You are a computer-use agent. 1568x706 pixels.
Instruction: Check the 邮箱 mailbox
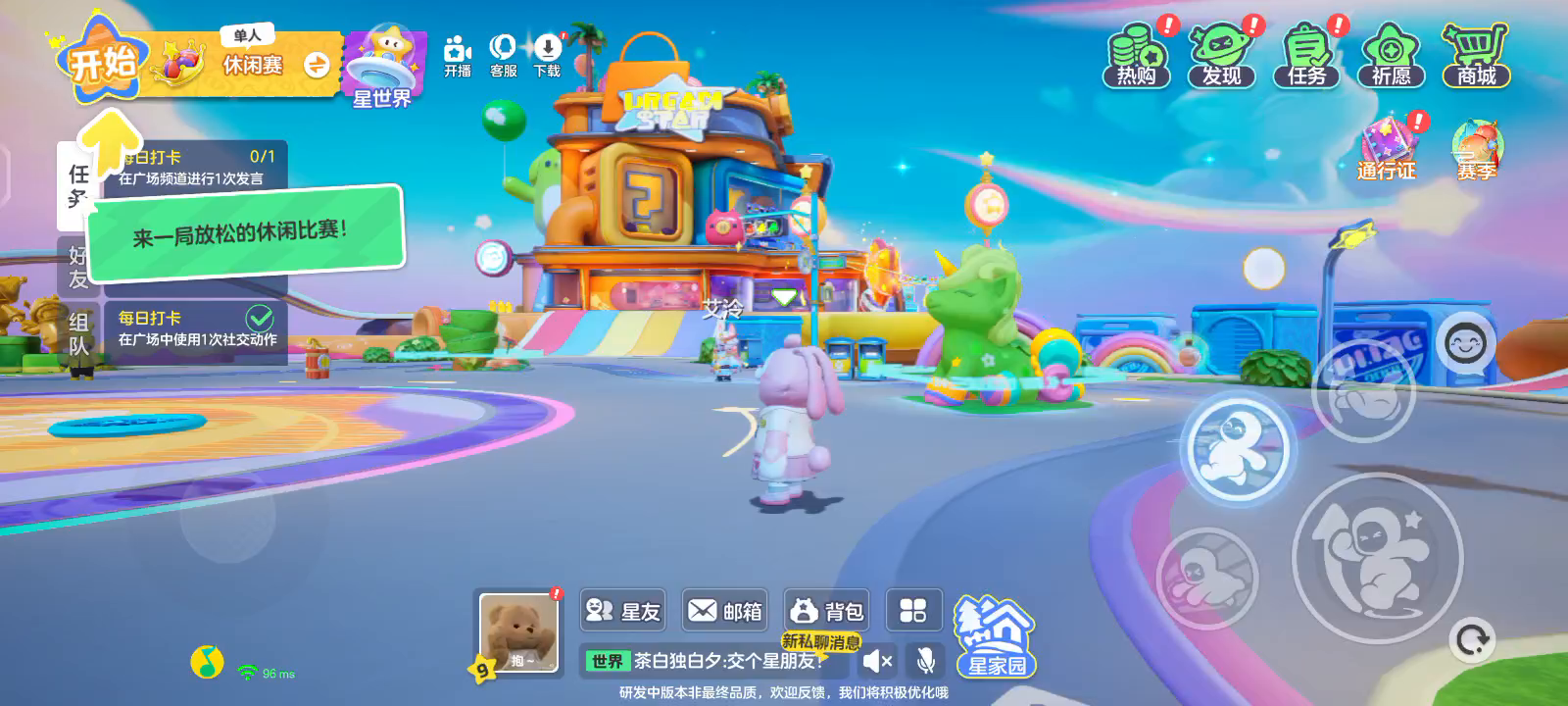click(725, 611)
